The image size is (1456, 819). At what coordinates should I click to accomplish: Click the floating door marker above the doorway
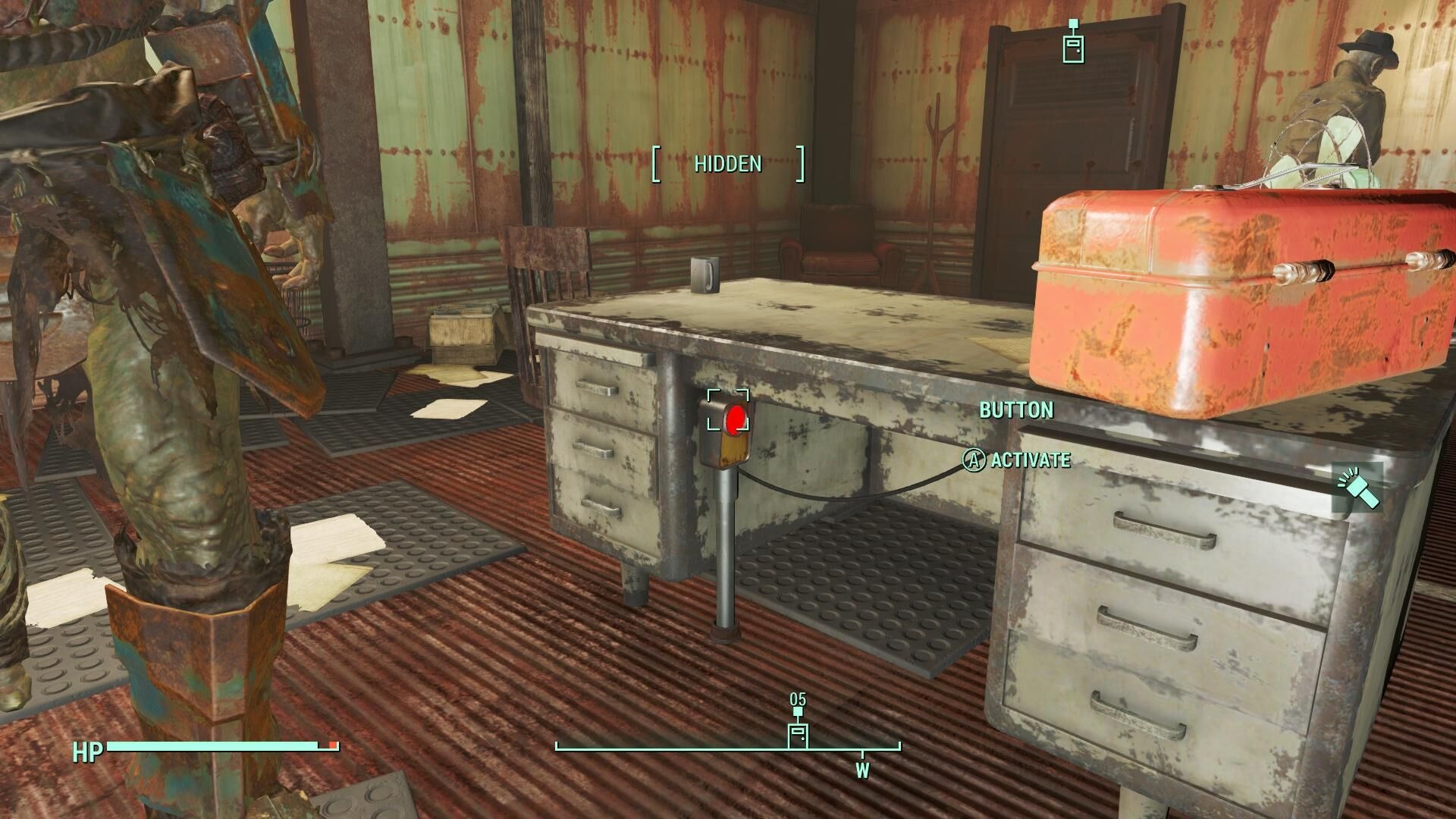pos(1072,47)
